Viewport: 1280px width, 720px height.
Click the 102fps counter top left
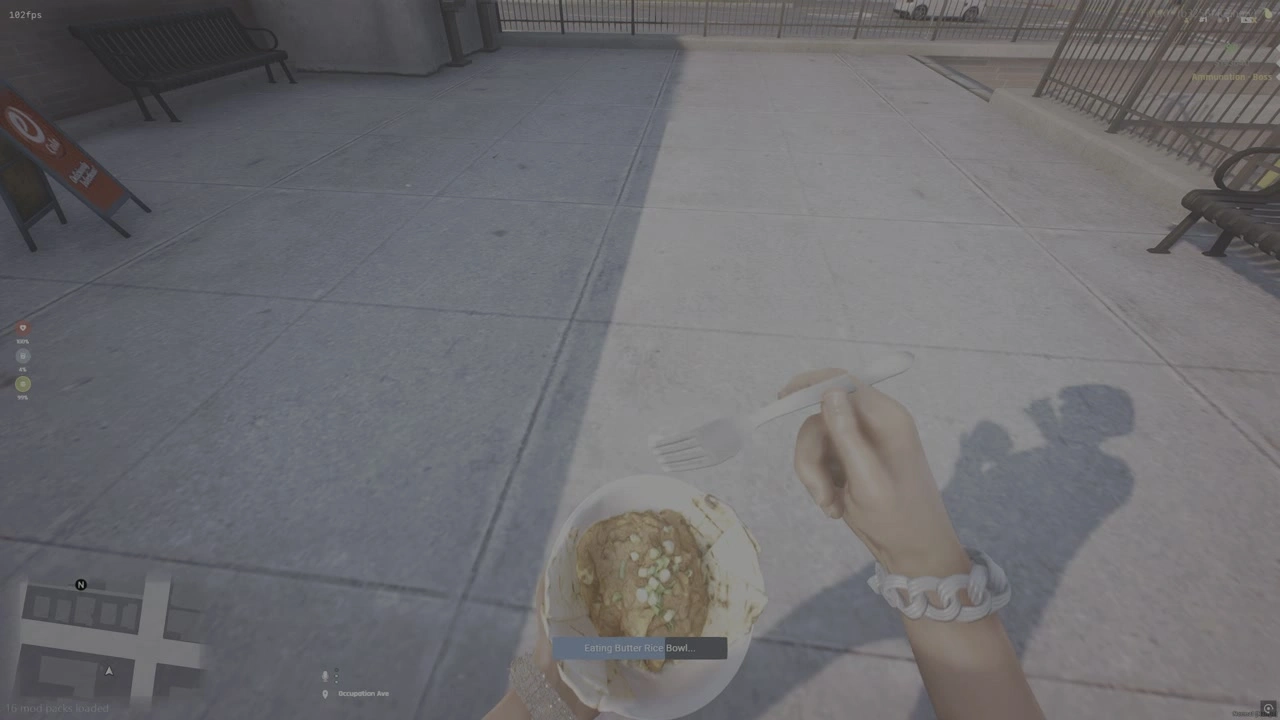[24, 14]
